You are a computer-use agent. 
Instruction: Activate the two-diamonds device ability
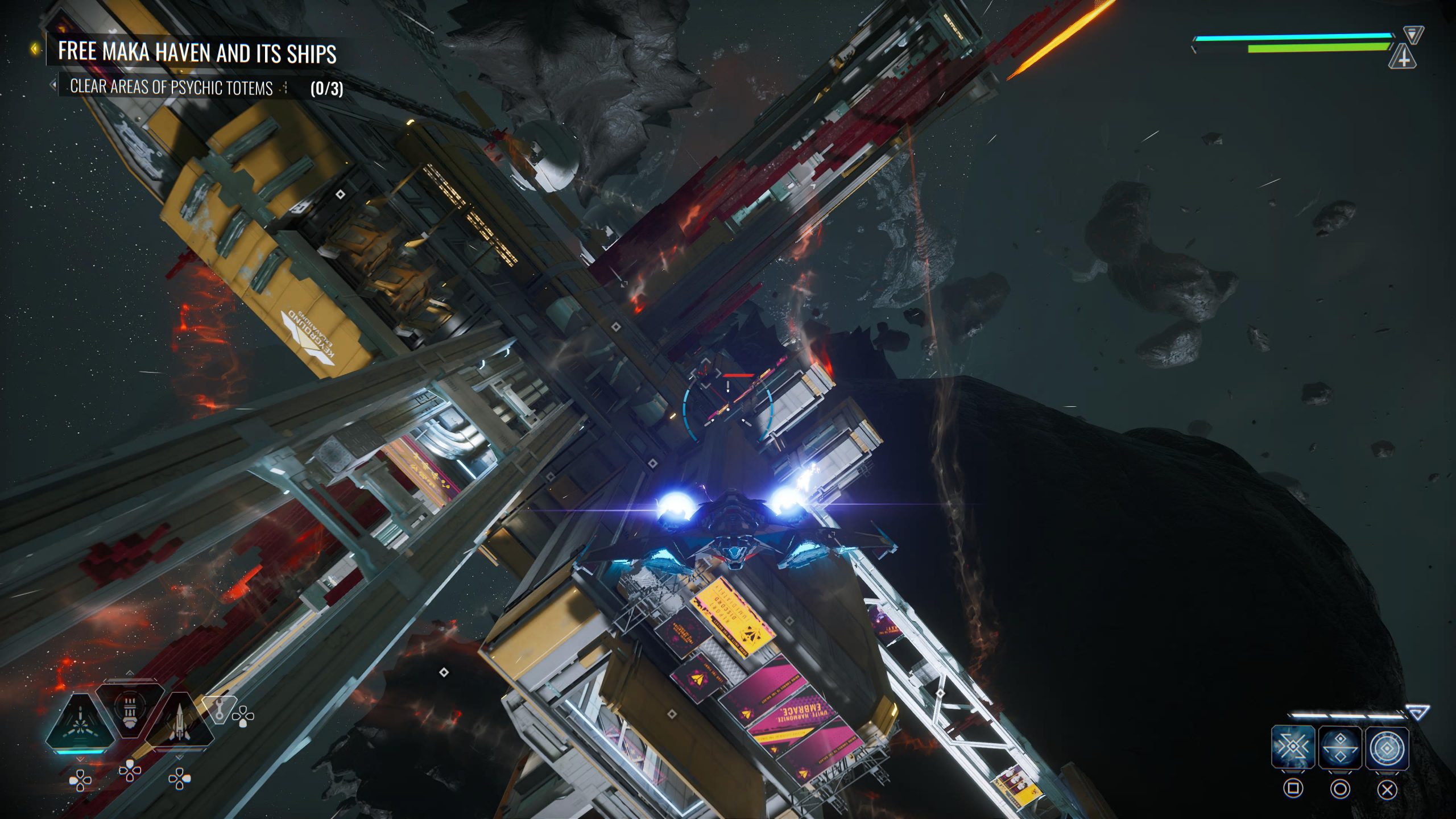[x=1340, y=747]
